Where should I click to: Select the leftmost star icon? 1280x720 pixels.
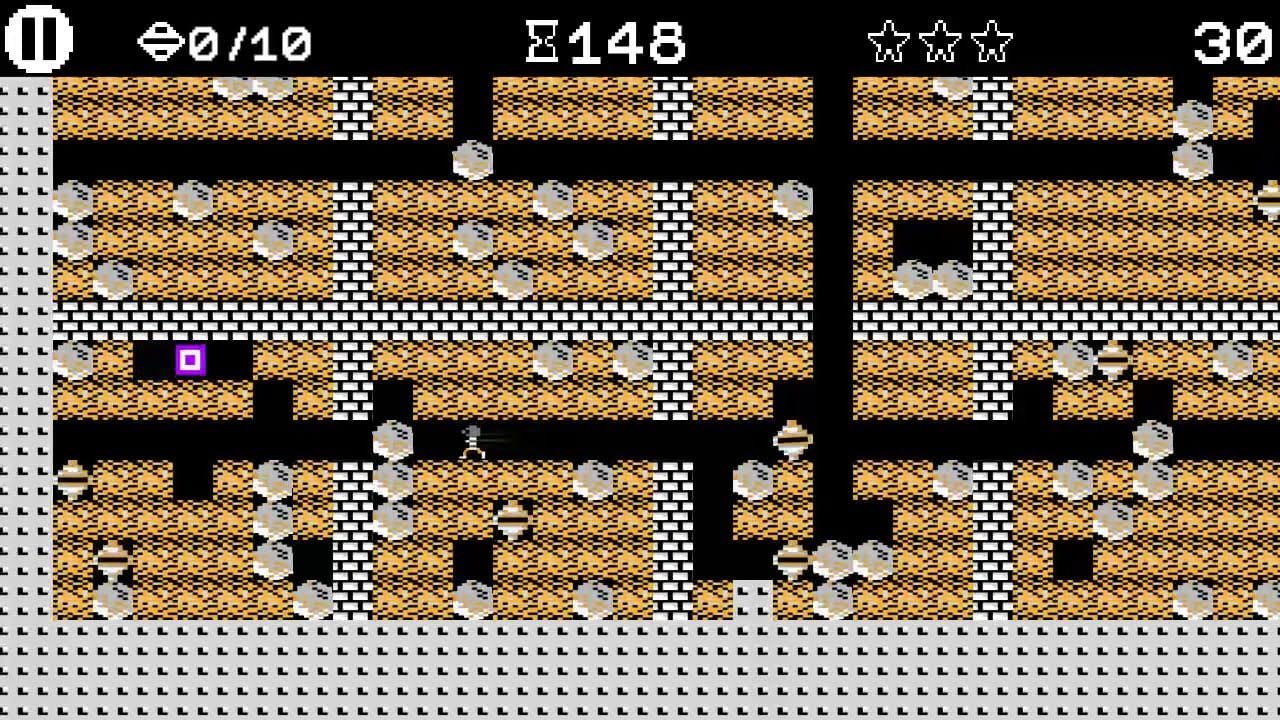tap(886, 40)
